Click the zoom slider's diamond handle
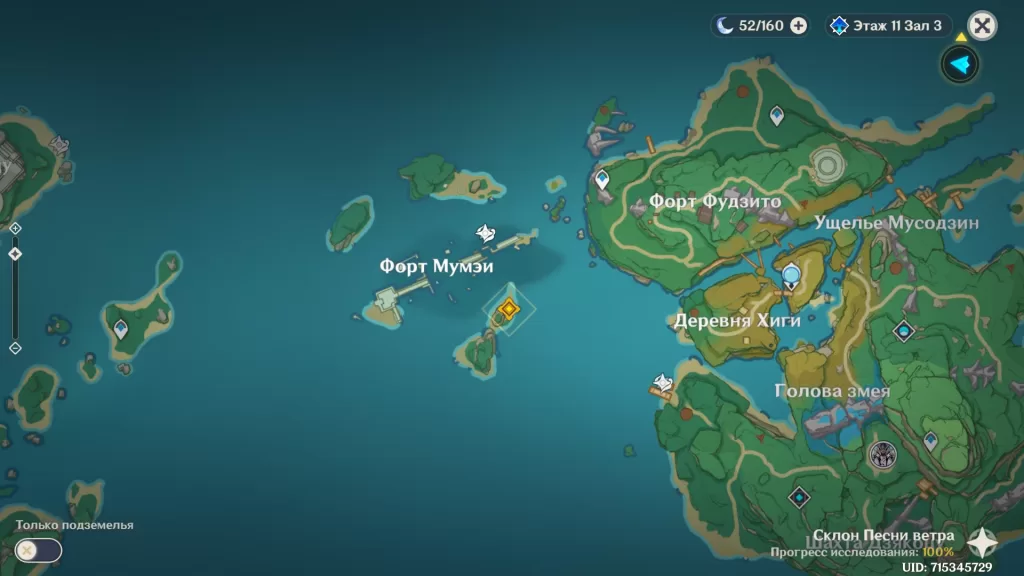1024x576 pixels. (x=15, y=254)
